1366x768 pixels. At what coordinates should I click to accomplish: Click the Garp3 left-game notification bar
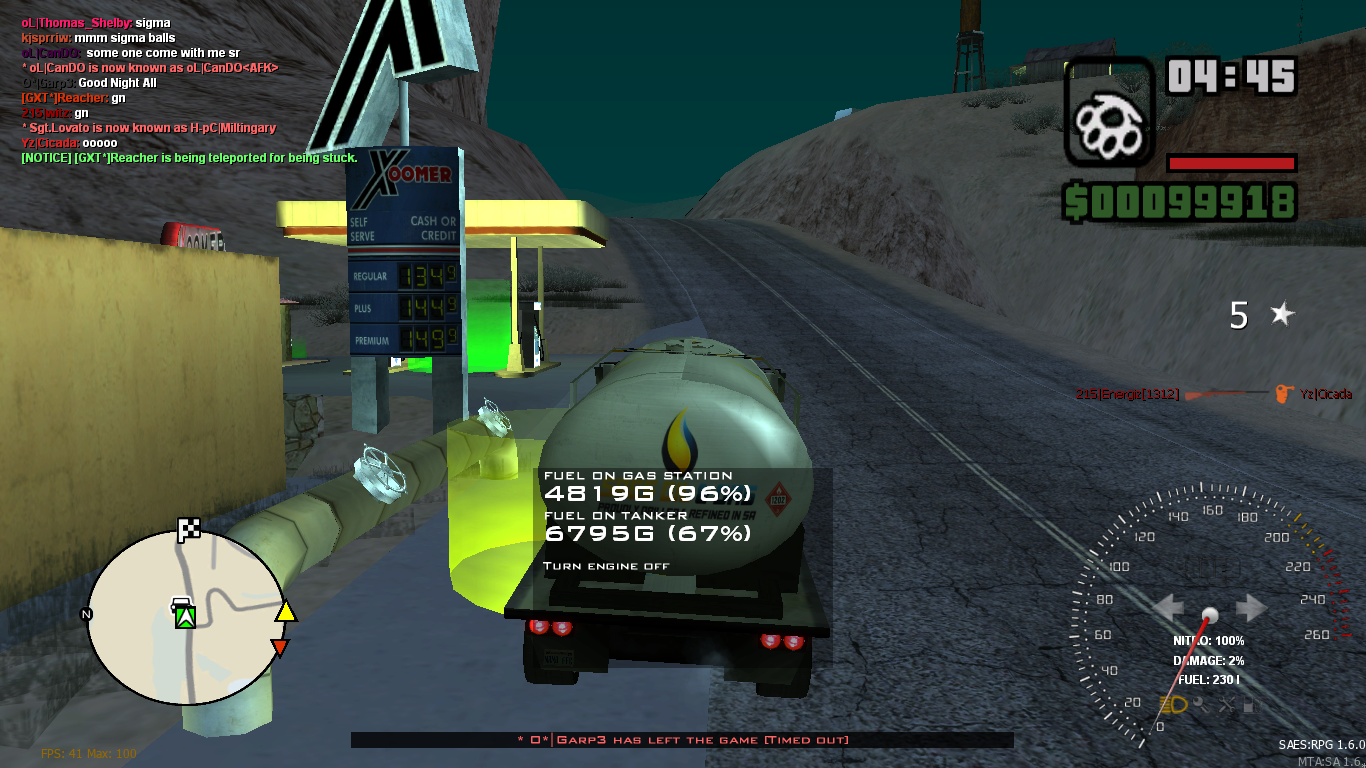point(683,739)
